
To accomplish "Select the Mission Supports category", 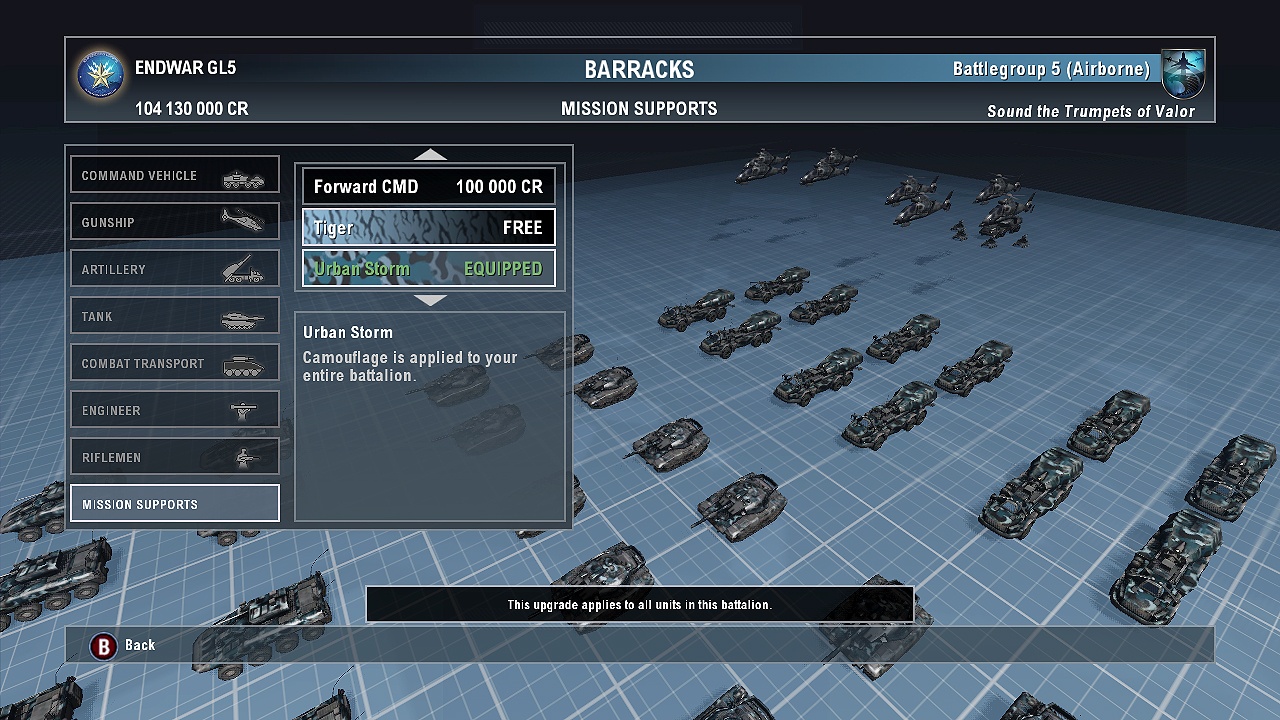I will point(175,504).
